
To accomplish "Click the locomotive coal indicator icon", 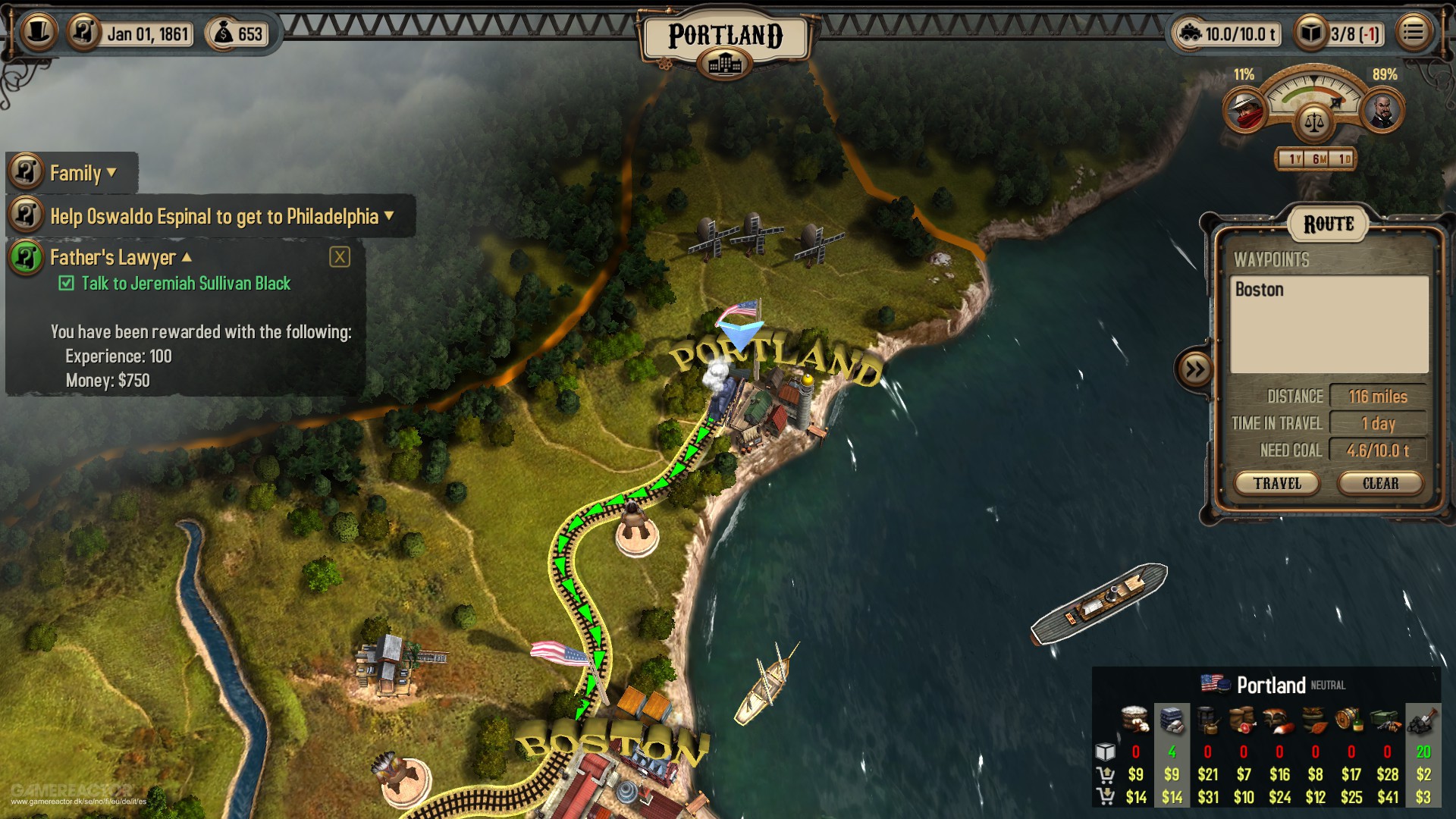I will 1189,33.
